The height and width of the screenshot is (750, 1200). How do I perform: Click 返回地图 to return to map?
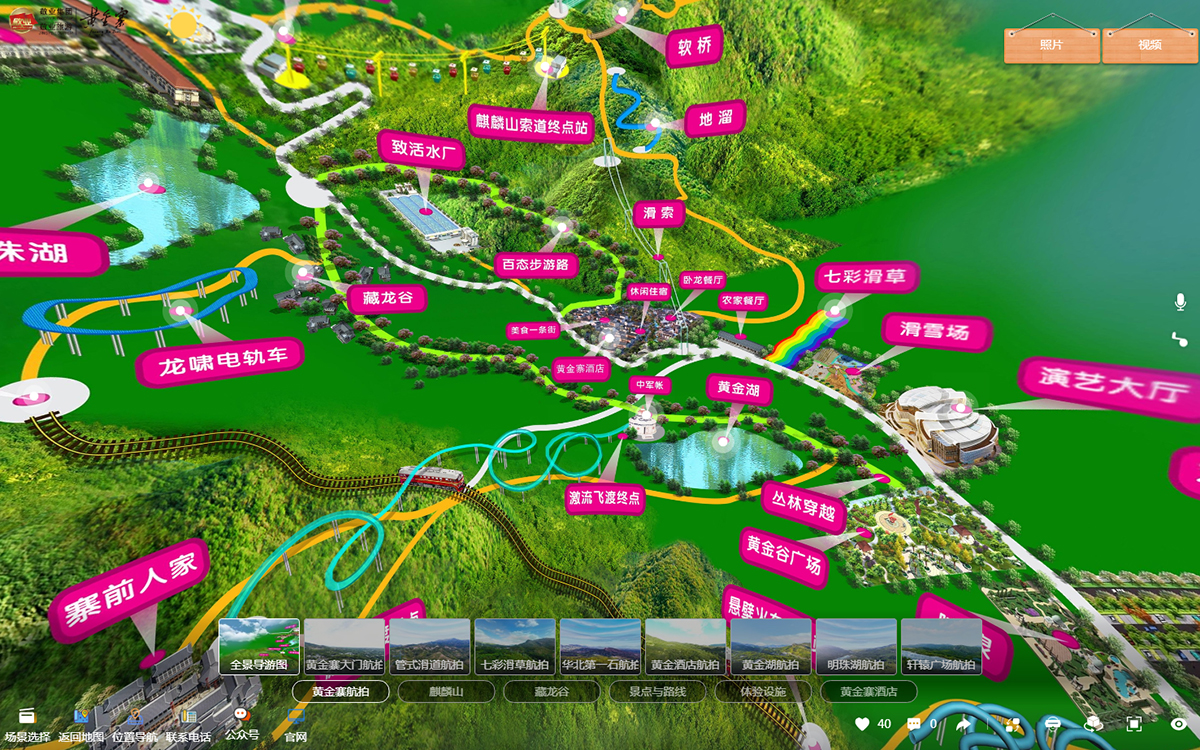[81, 724]
